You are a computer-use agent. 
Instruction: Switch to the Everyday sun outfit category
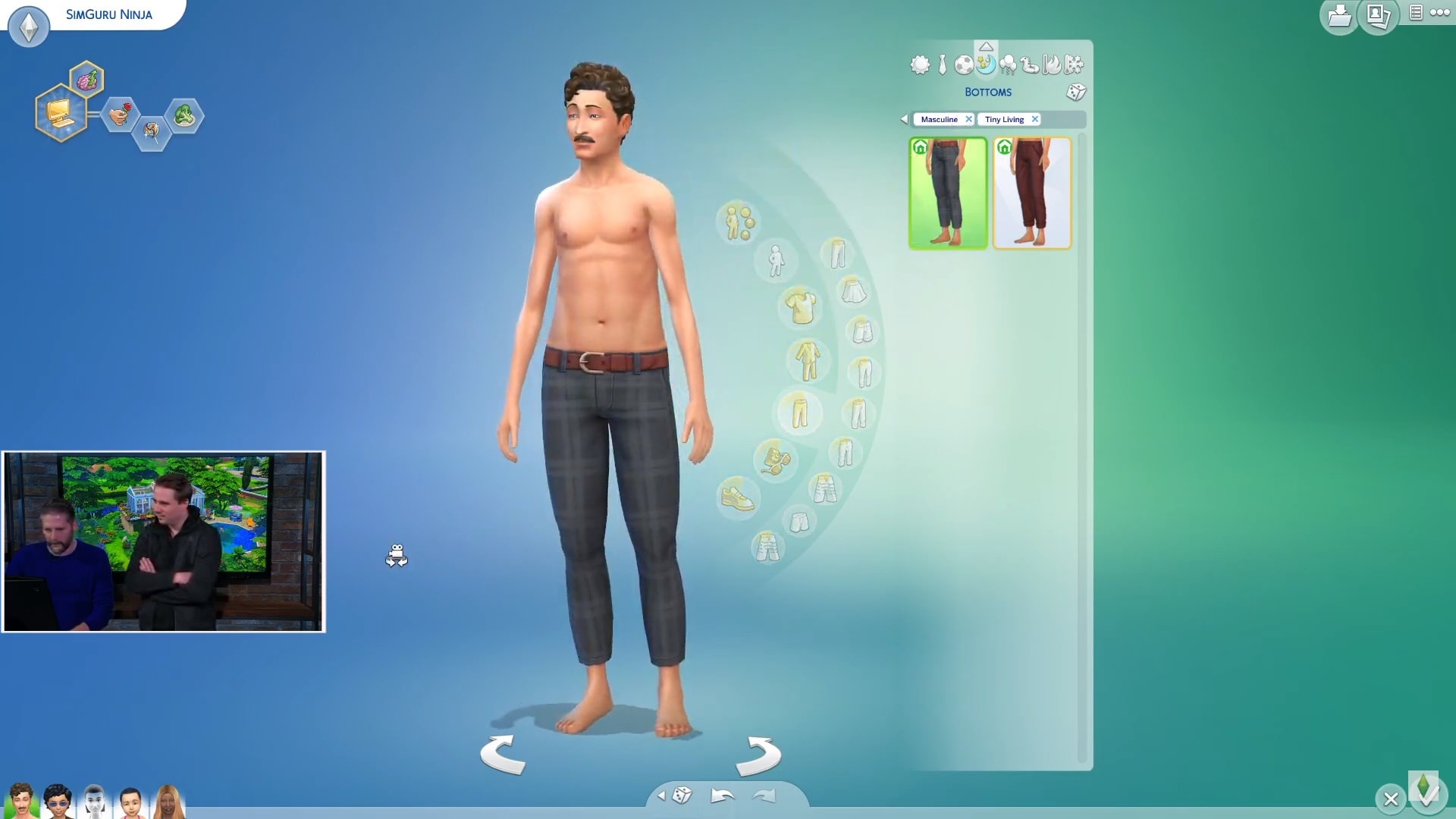pyautogui.click(x=920, y=65)
